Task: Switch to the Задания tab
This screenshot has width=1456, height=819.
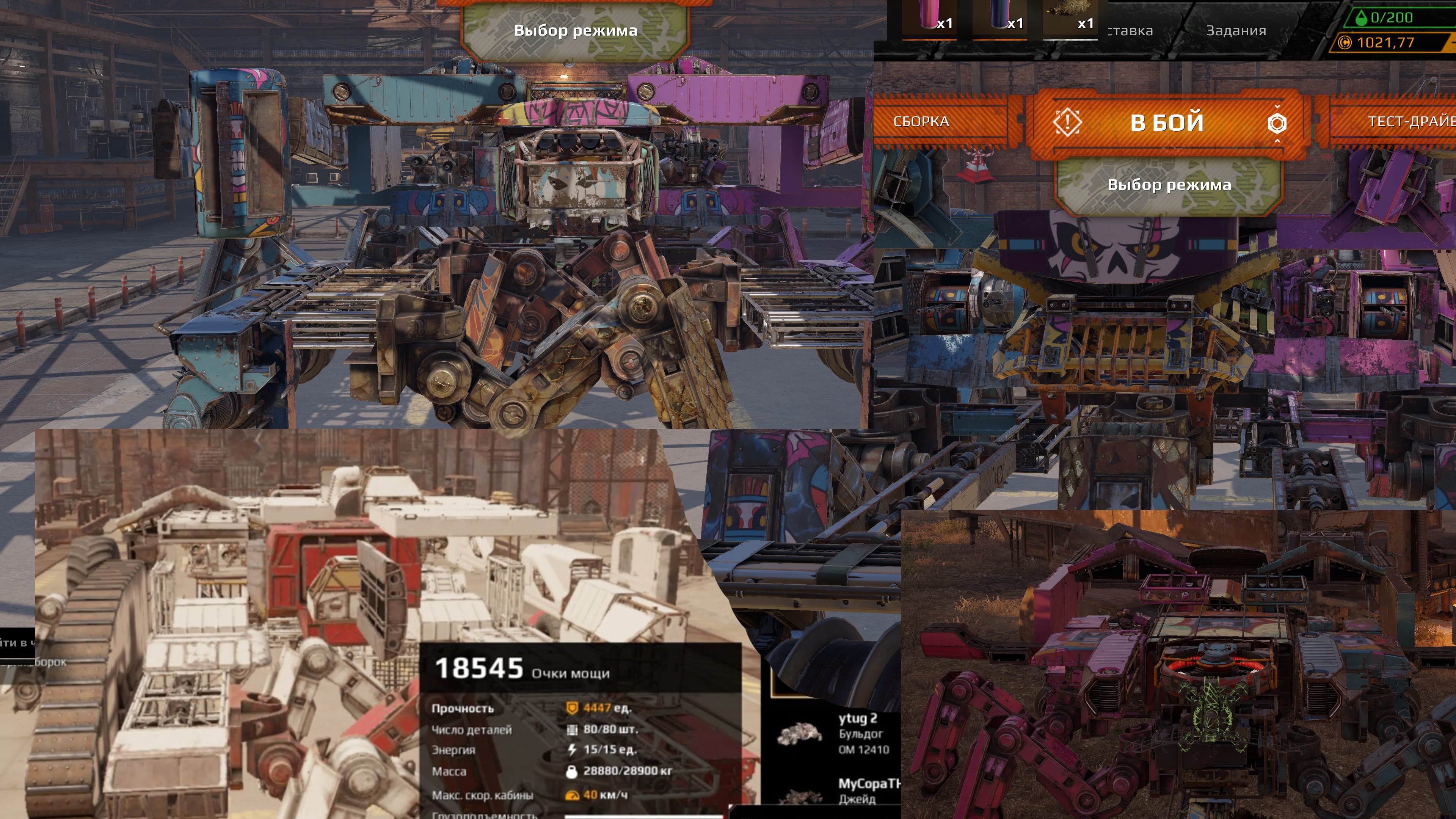Action: pyautogui.click(x=1236, y=30)
